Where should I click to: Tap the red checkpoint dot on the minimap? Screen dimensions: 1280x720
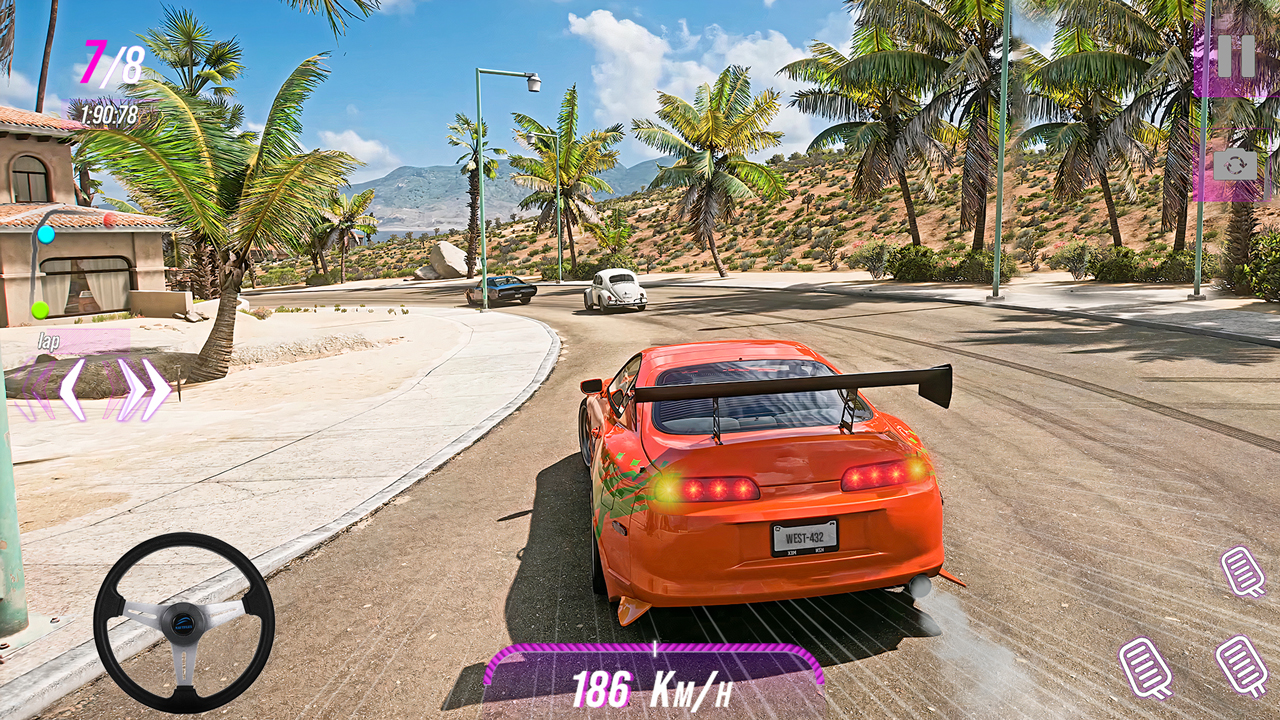[110, 219]
